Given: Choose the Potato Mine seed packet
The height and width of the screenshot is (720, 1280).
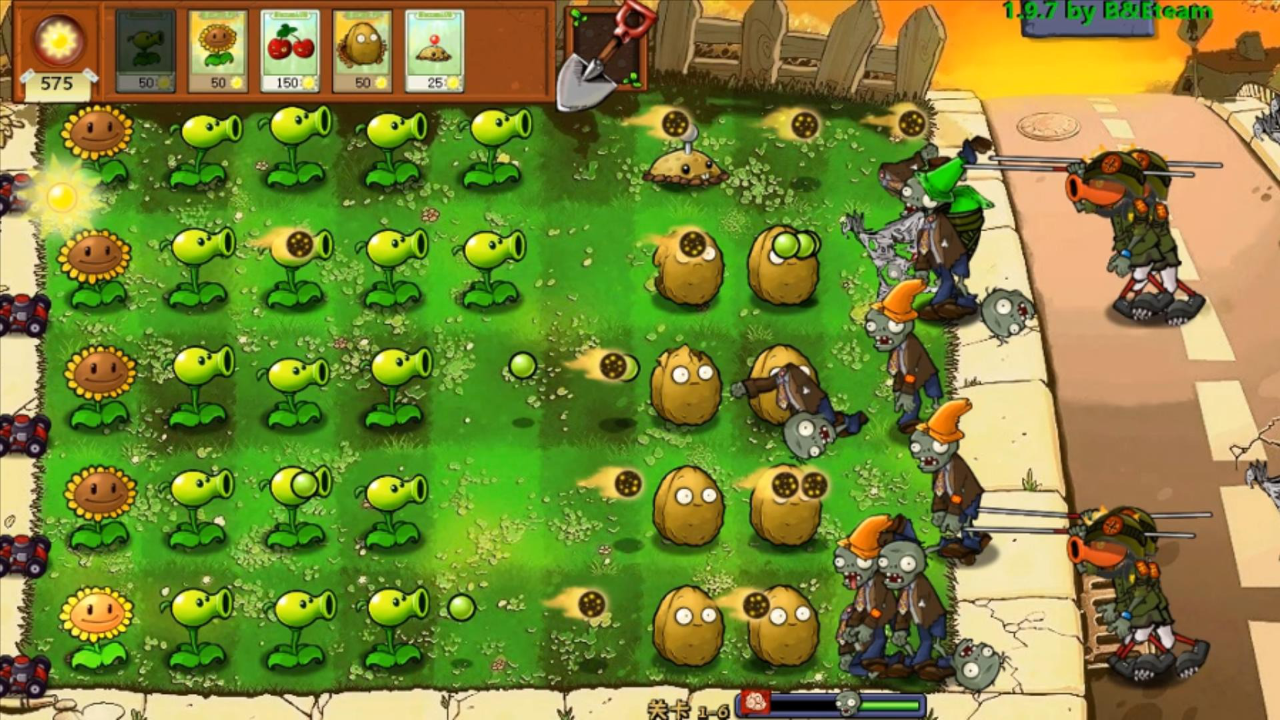Looking at the screenshot, I should pyautogui.click(x=434, y=52).
